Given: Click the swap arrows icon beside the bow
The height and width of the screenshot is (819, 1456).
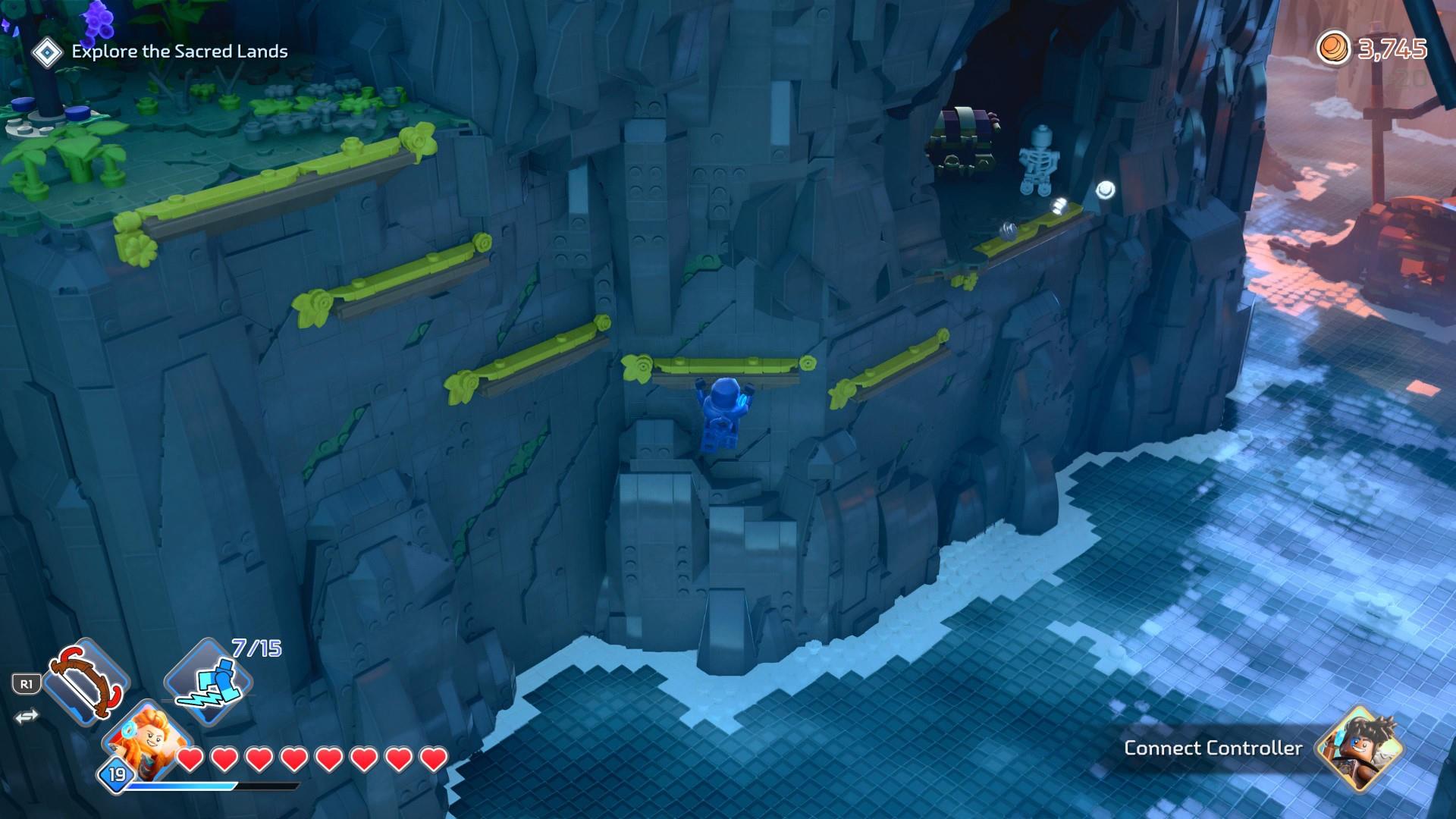Looking at the screenshot, I should 27,717.
